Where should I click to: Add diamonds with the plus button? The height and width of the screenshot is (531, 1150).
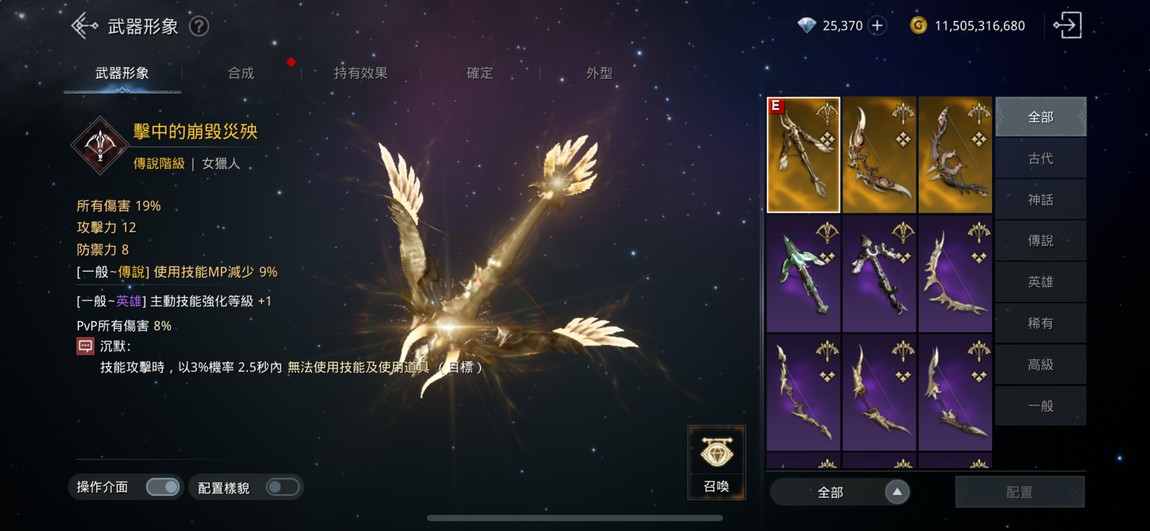(878, 26)
